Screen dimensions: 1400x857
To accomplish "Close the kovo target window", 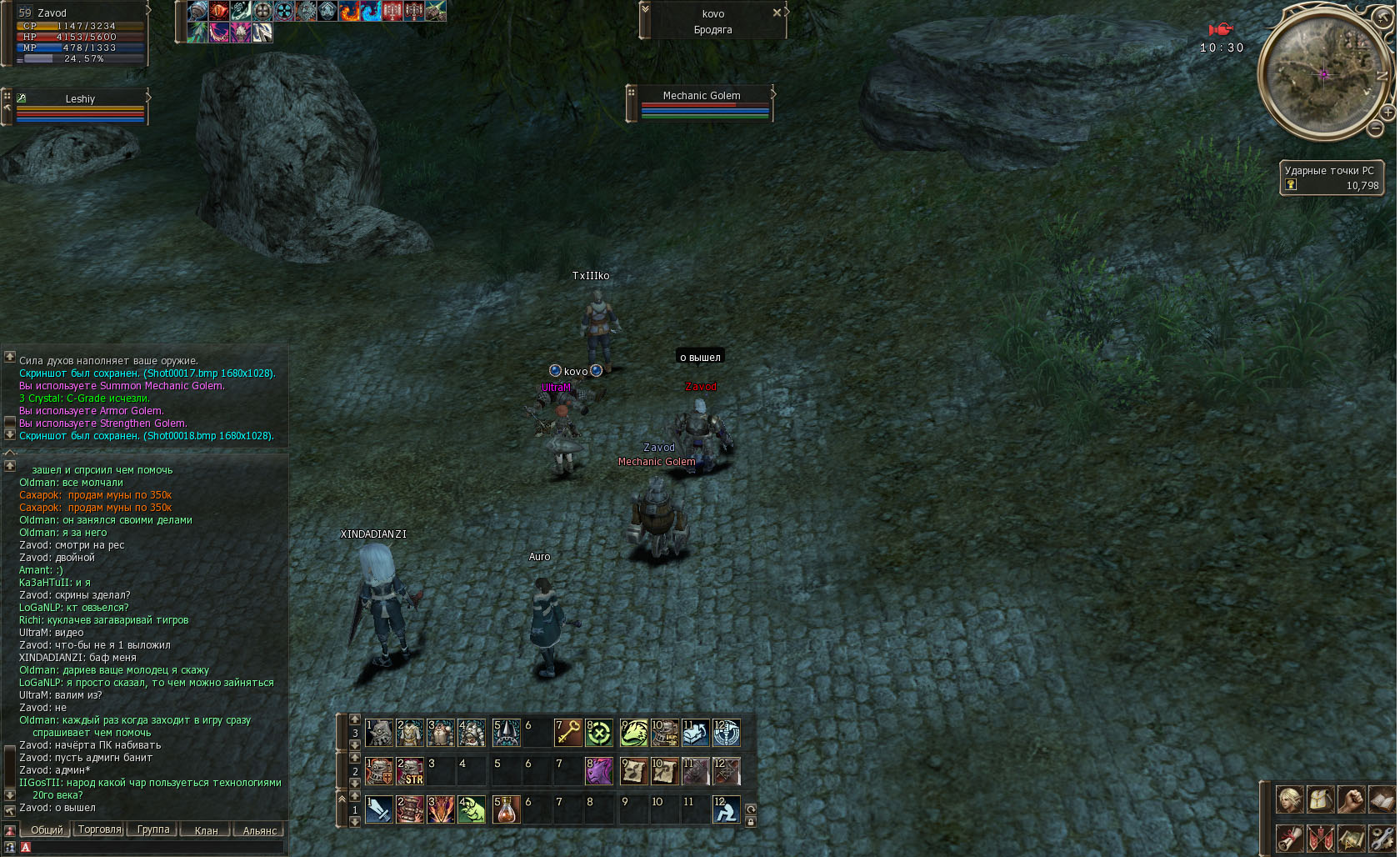I will 777,13.
